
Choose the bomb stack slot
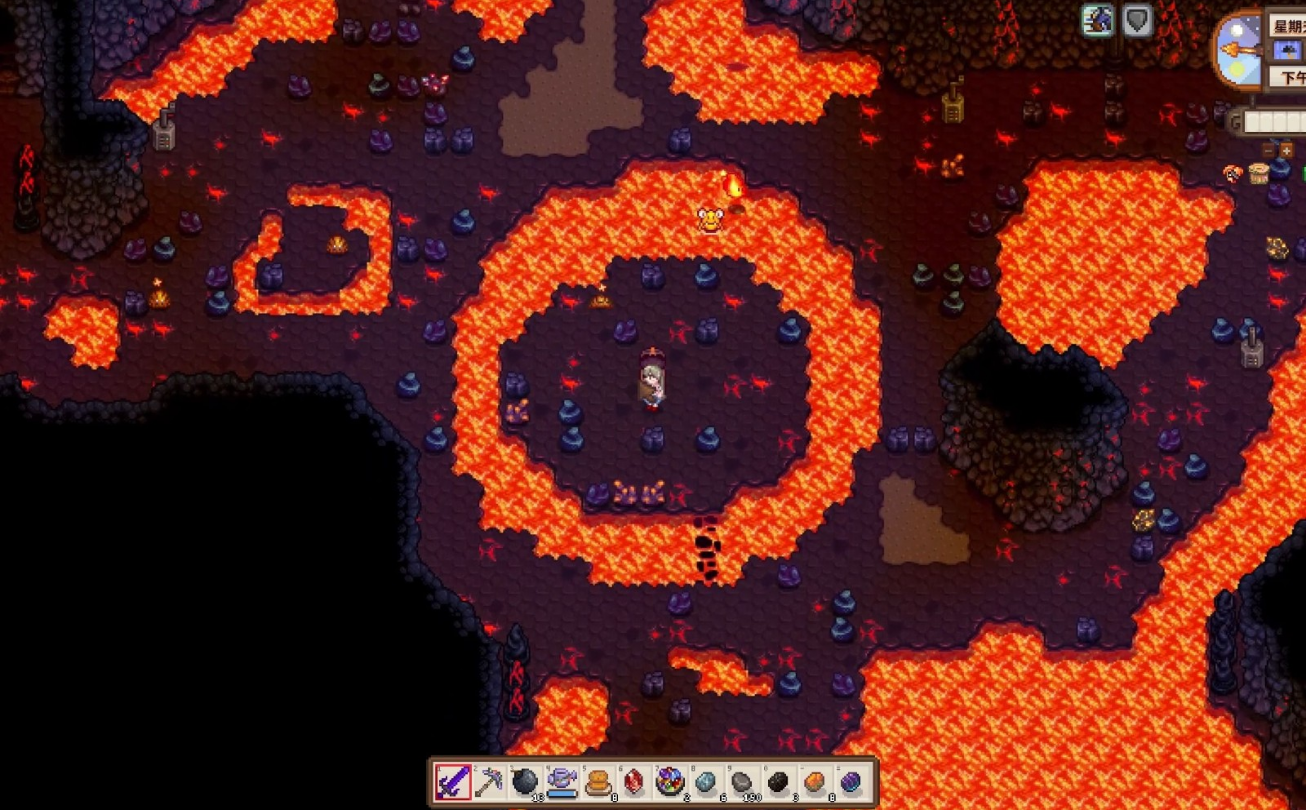[525, 781]
